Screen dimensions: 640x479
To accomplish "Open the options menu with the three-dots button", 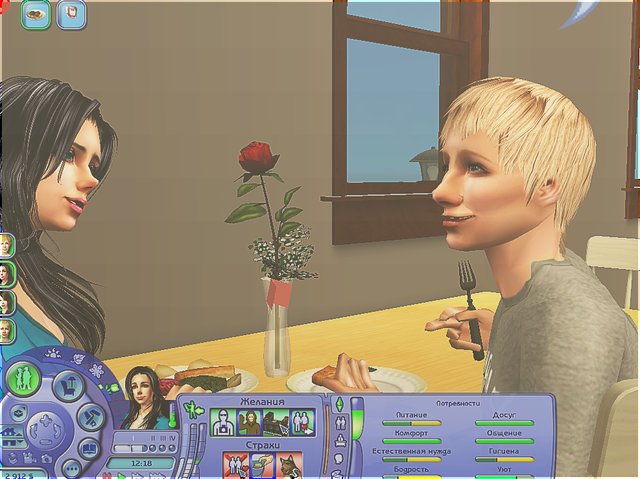I will tap(70, 467).
